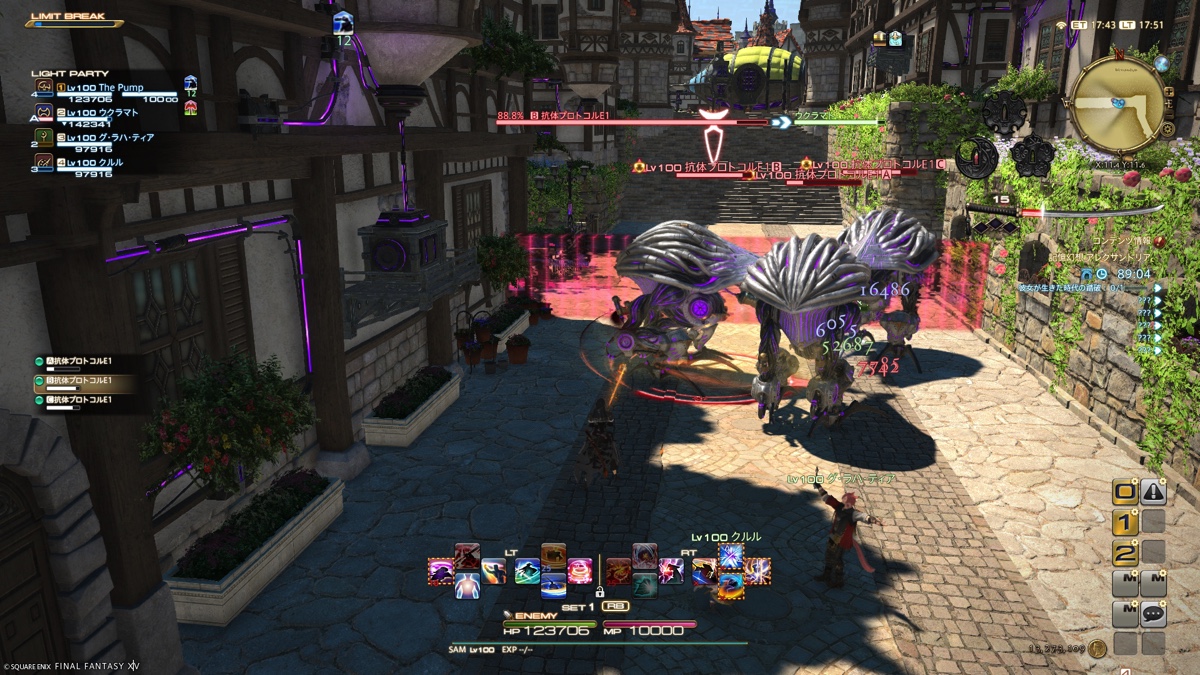The height and width of the screenshot is (675, 1200).
Task: Select グ・ラハ・ティア in the party list
Action: tap(110, 137)
